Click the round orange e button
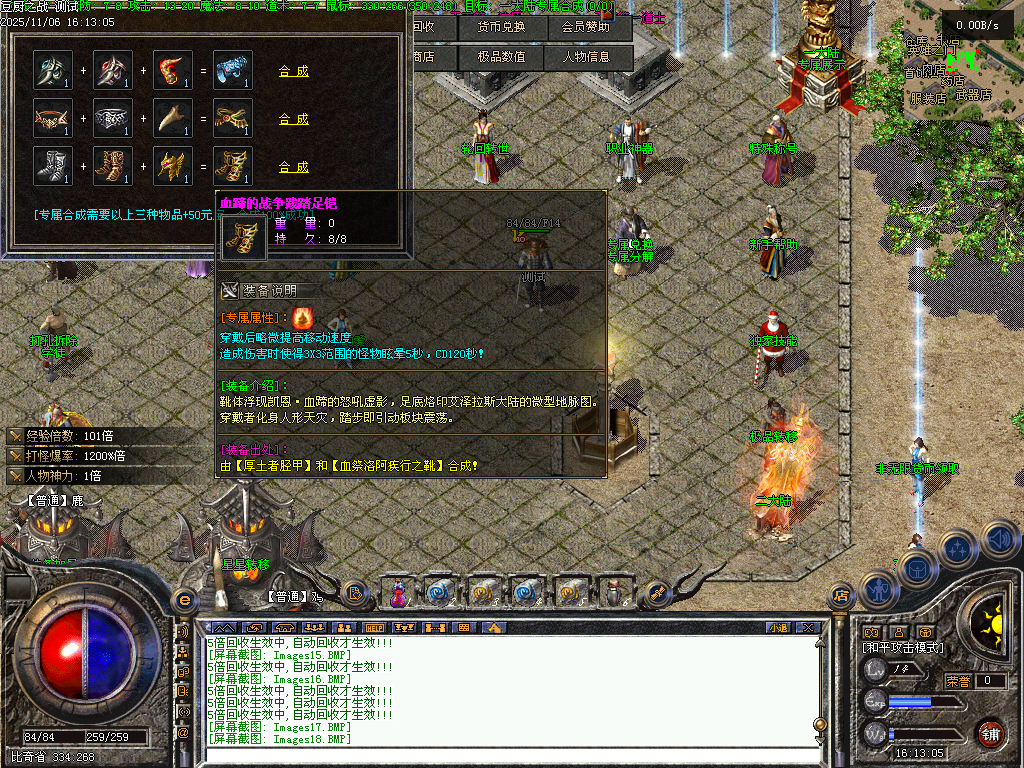Screen dimensions: 1024x768 pyautogui.click(x=184, y=599)
